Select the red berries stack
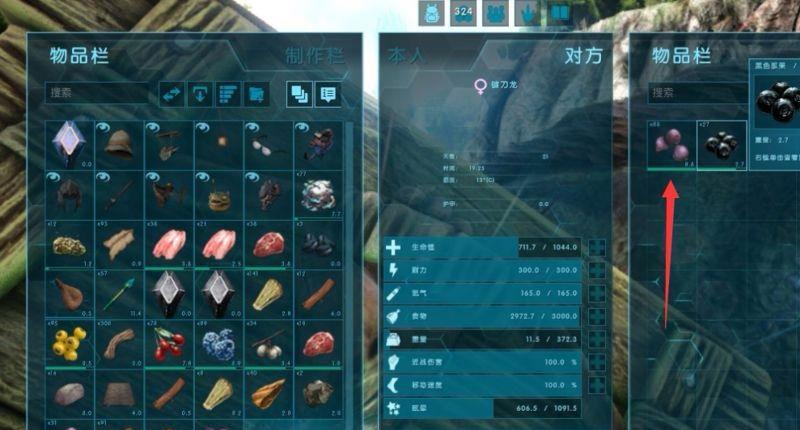This screenshot has width=800, height=430. click(x=168, y=343)
